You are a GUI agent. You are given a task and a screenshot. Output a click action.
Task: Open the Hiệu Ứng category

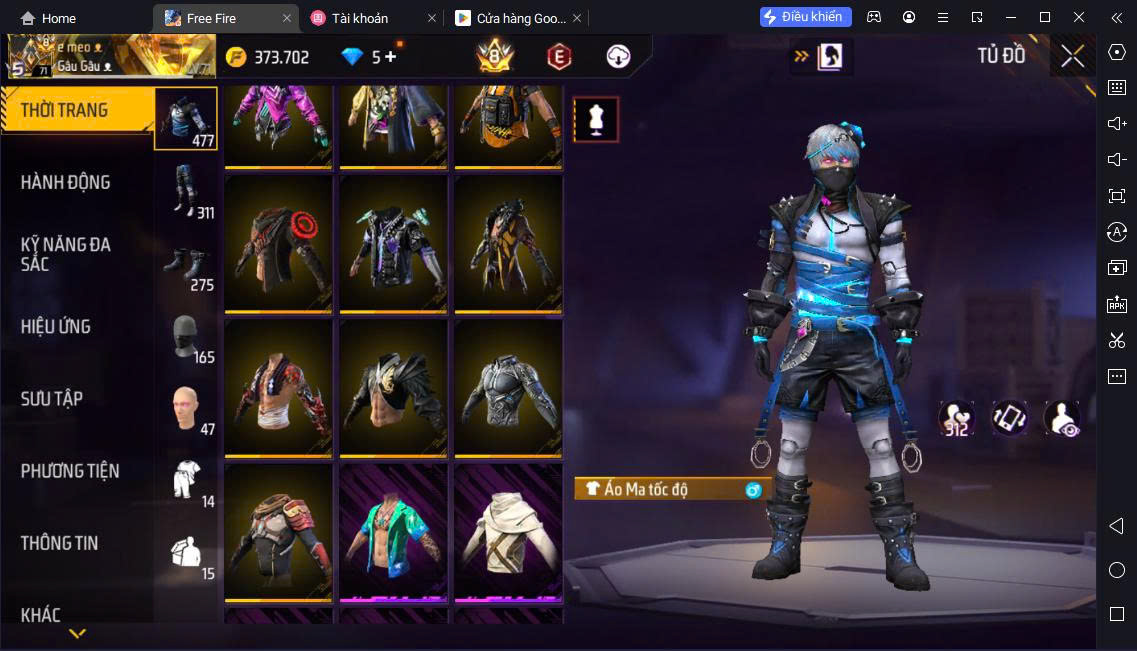pyautogui.click(x=57, y=327)
